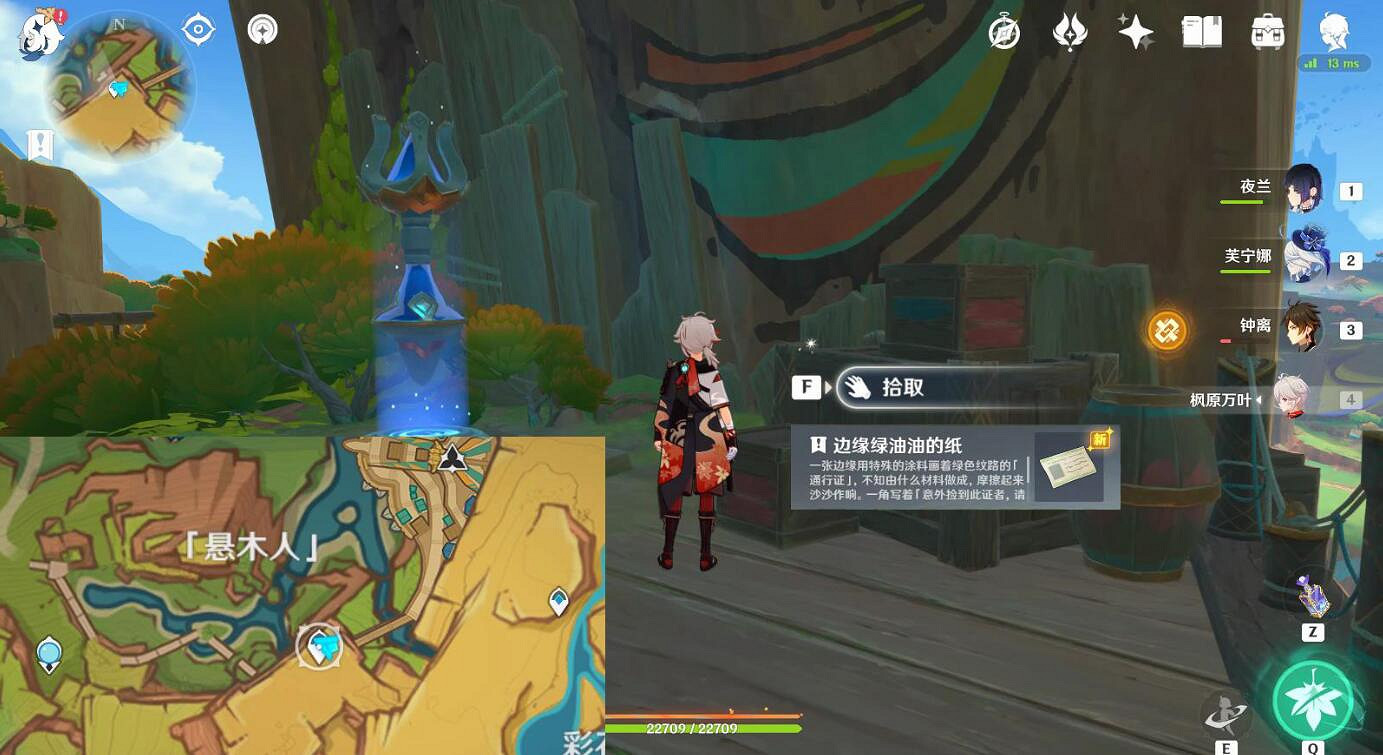Open the Wish menu star icon
This screenshot has height=755, width=1383.
point(1135,32)
